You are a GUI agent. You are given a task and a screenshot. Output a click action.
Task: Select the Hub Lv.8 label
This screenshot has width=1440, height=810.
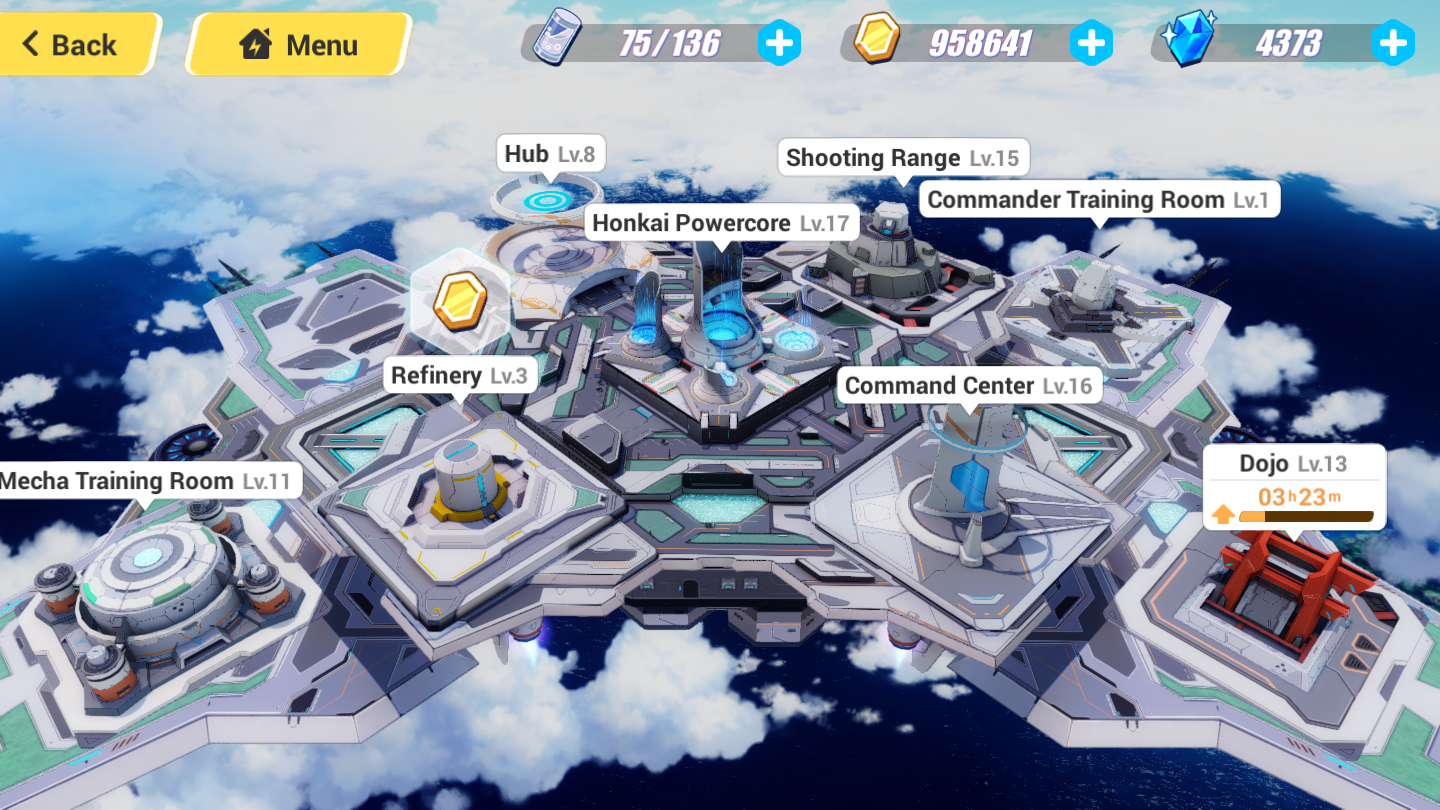(549, 154)
